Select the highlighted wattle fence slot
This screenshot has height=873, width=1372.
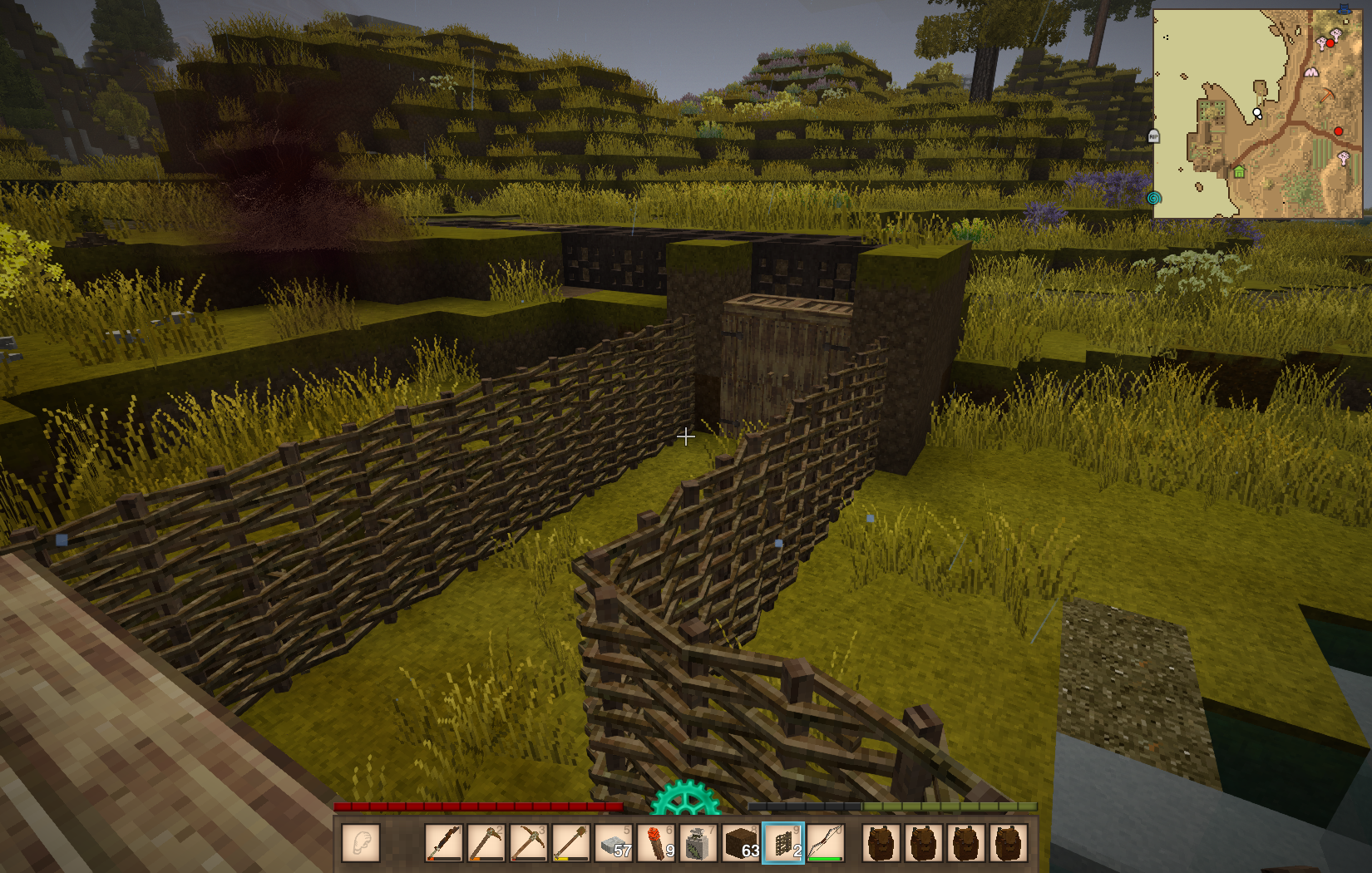(783, 844)
